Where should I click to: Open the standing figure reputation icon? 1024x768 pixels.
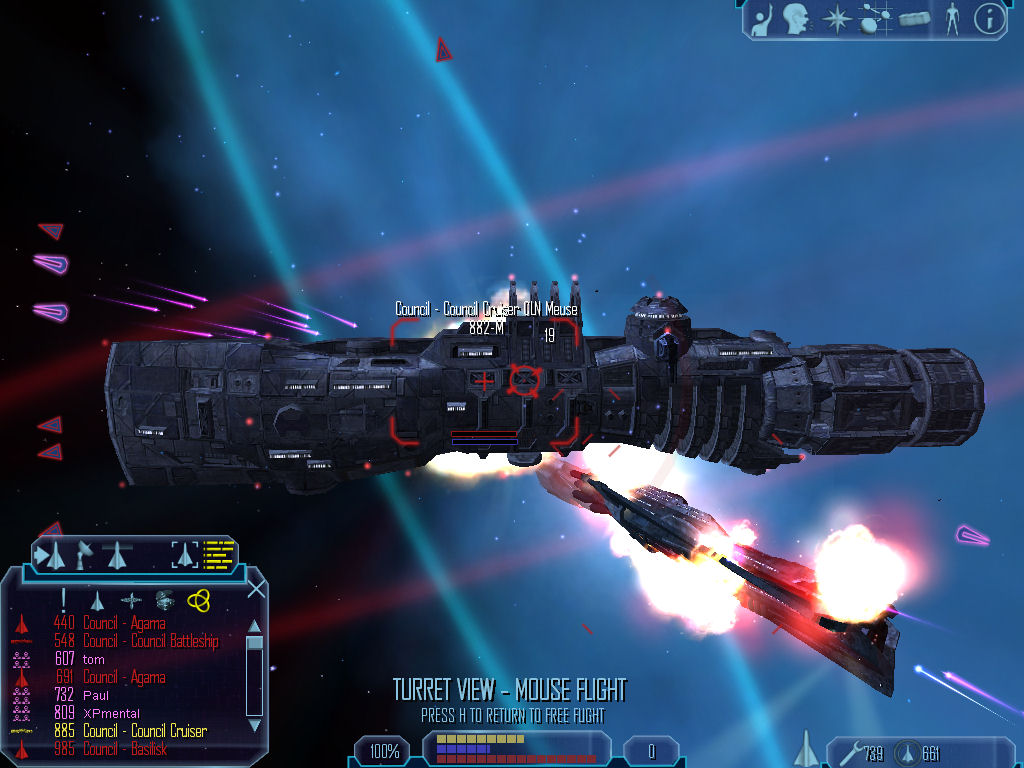pyautogui.click(x=952, y=18)
